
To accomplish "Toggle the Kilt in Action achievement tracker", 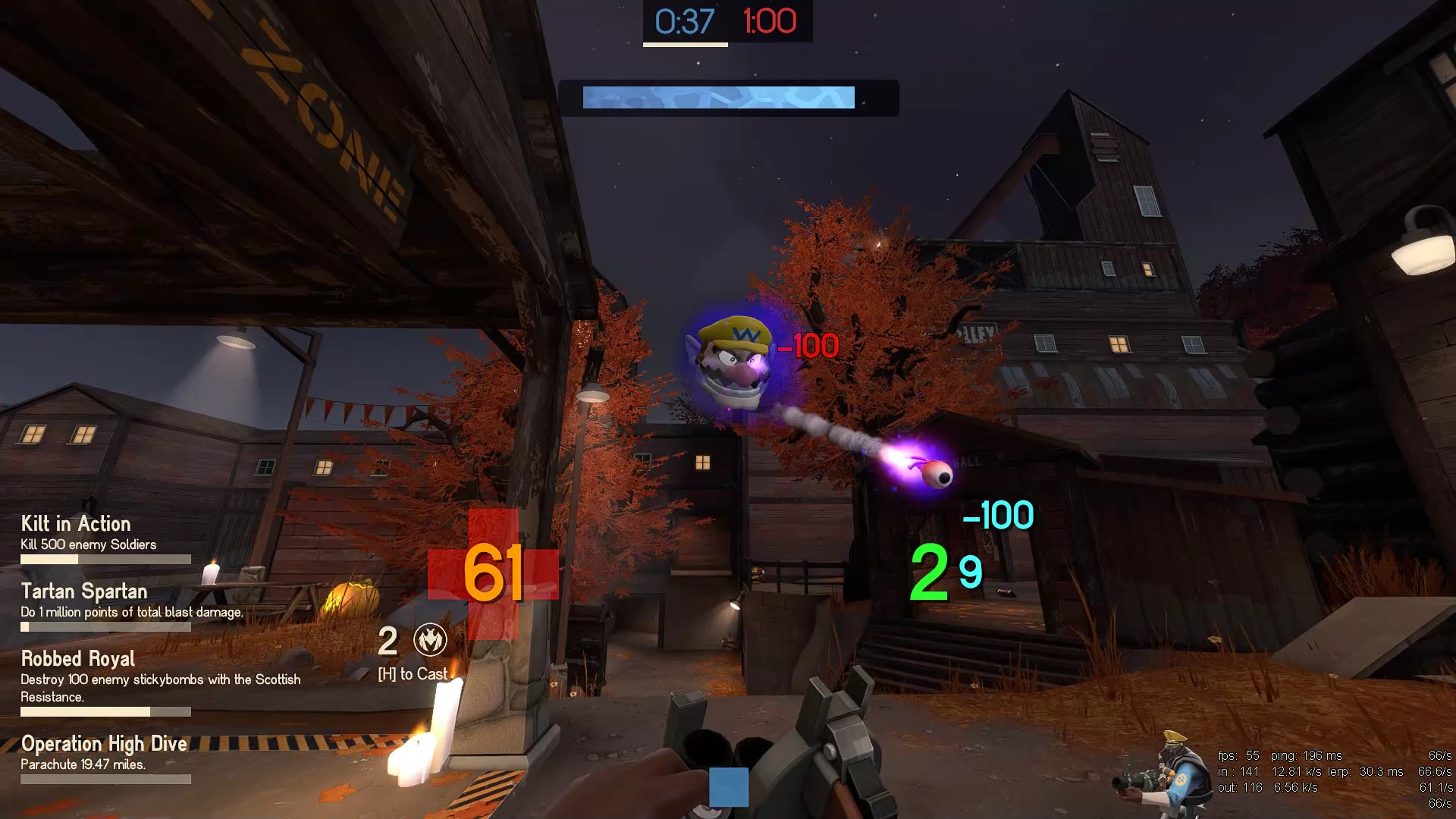I will pos(74,524).
